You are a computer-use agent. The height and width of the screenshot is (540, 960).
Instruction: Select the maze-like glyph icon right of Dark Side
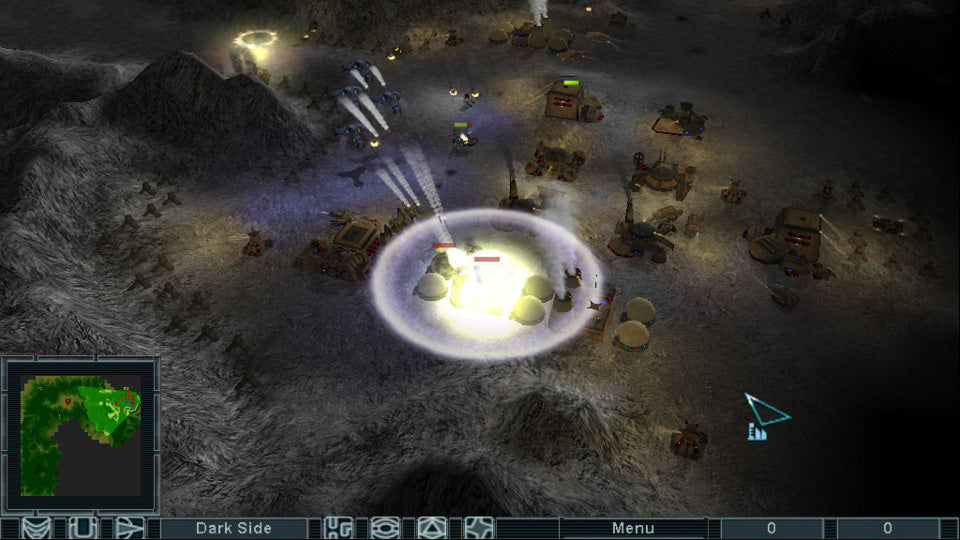339,528
